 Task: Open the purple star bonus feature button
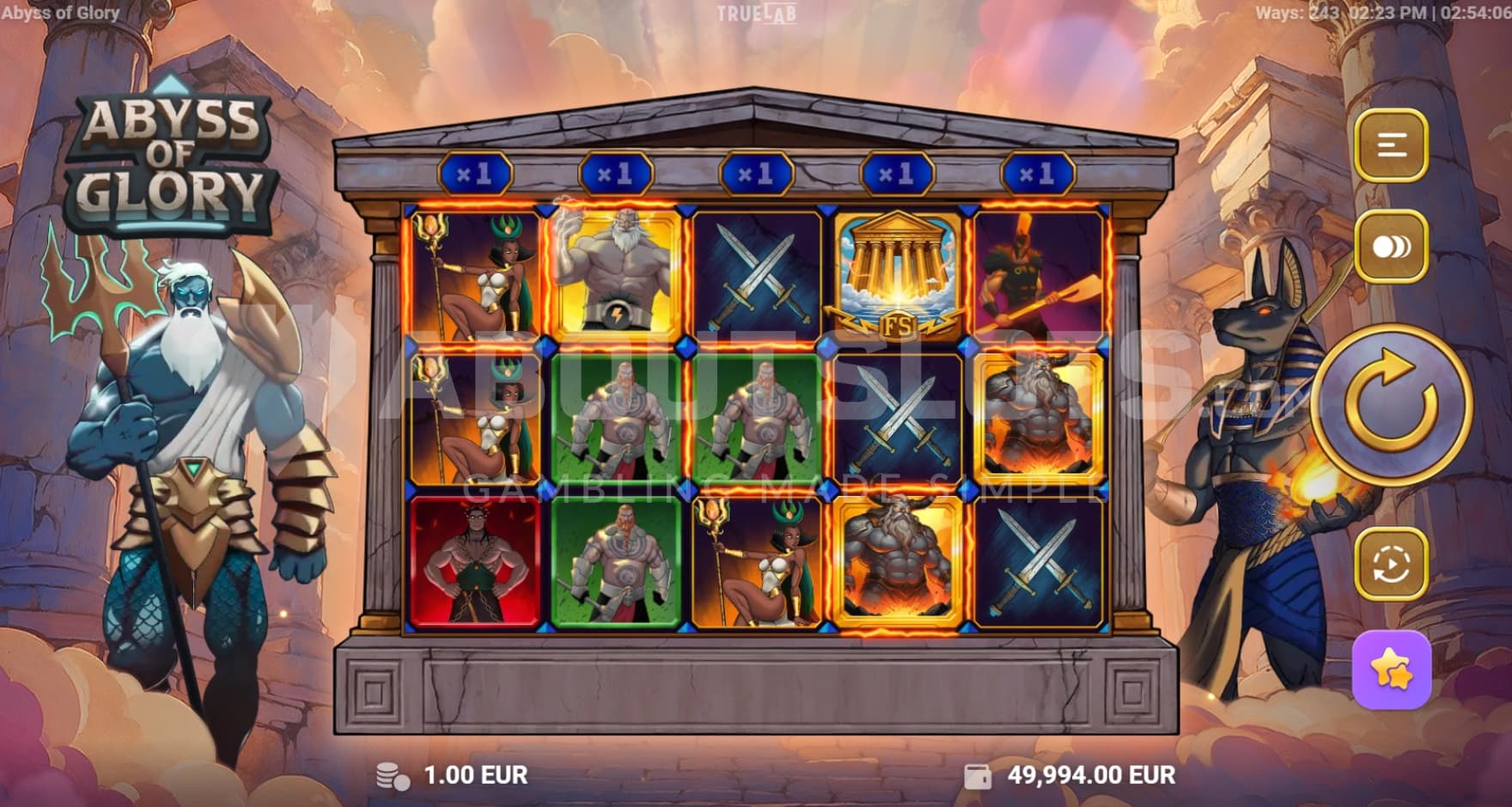click(1391, 669)
